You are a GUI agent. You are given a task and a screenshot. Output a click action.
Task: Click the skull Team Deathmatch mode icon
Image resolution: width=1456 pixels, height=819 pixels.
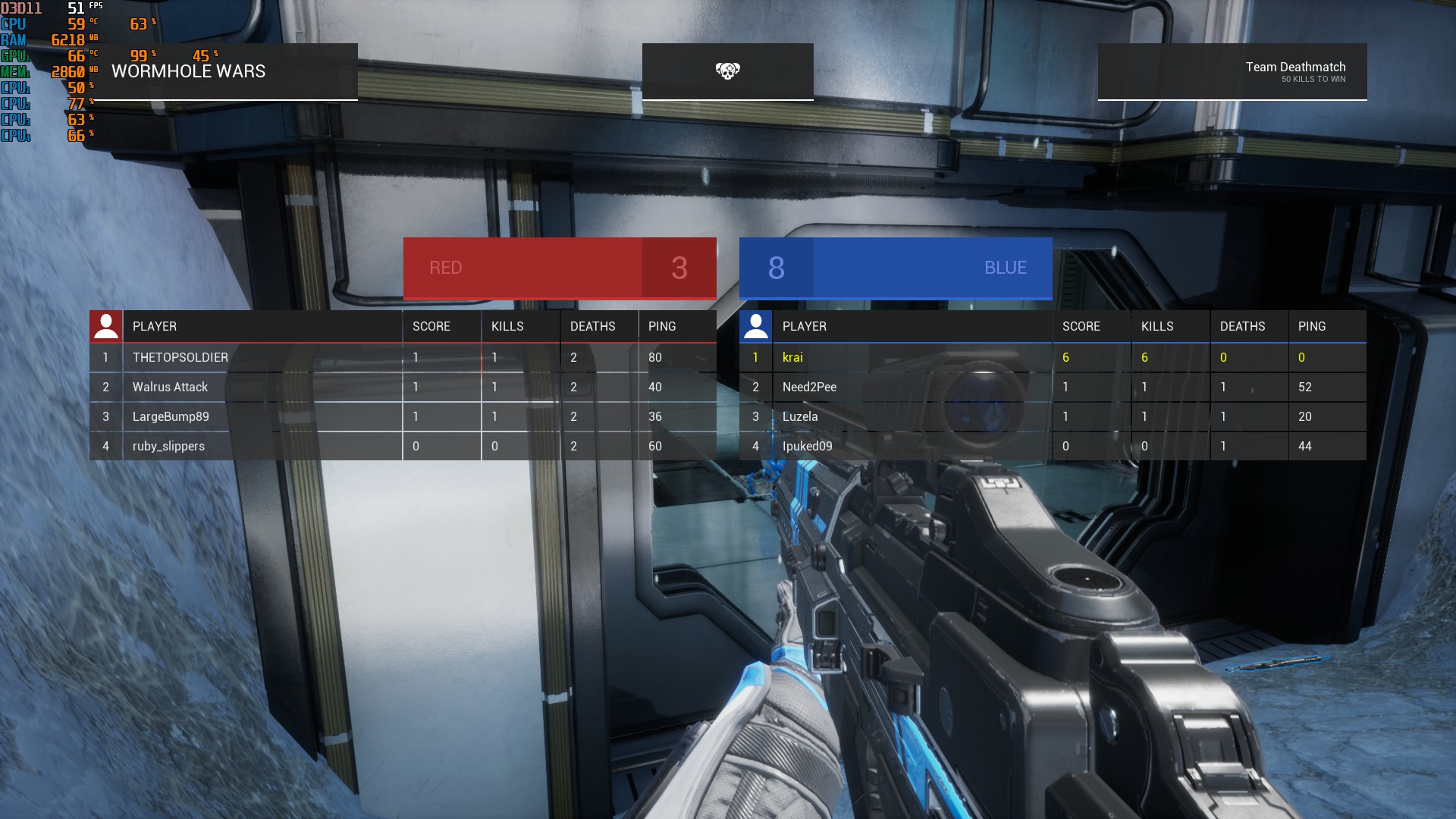[727, 71]
